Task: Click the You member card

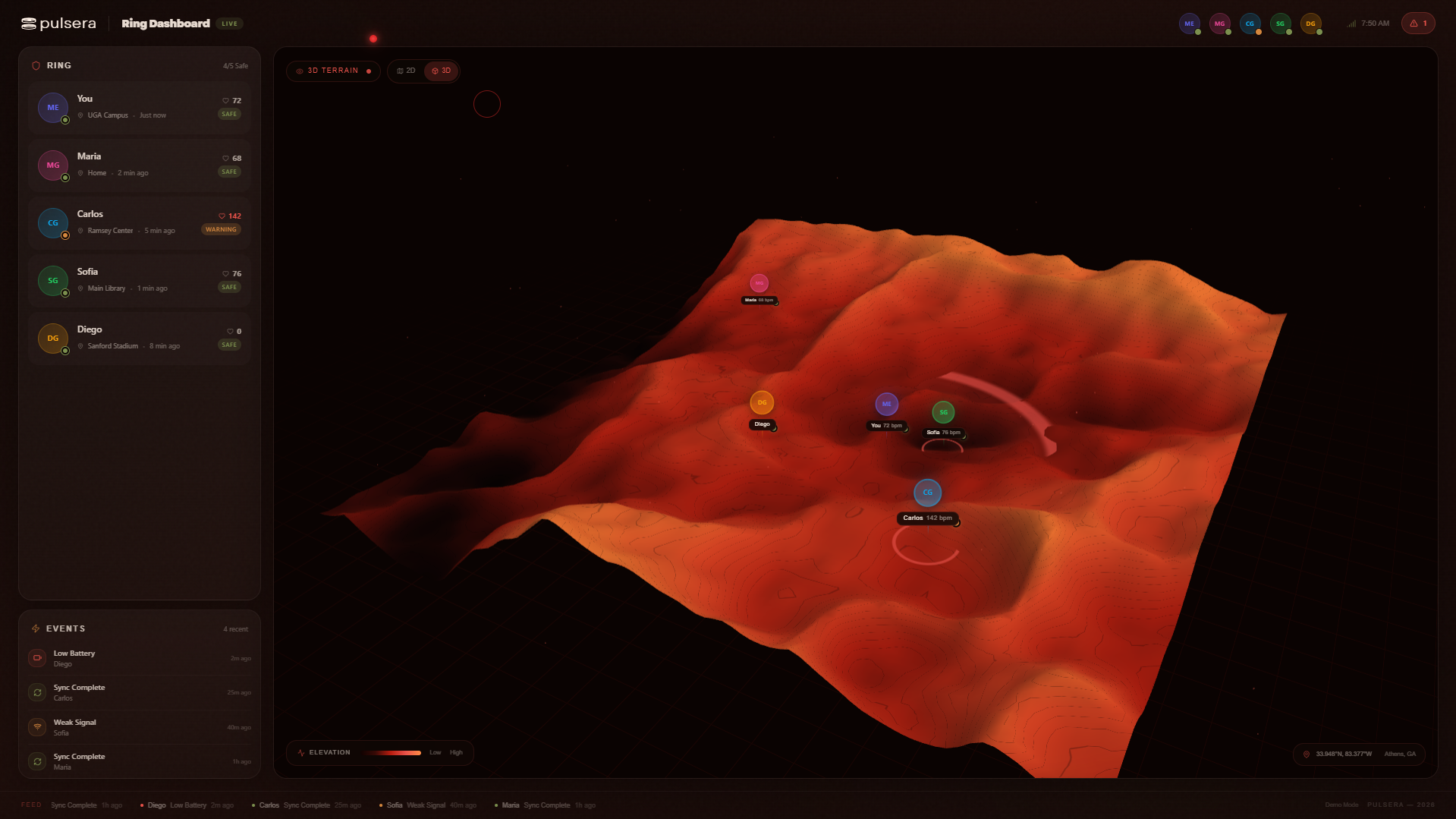Action: pos(140,107)
